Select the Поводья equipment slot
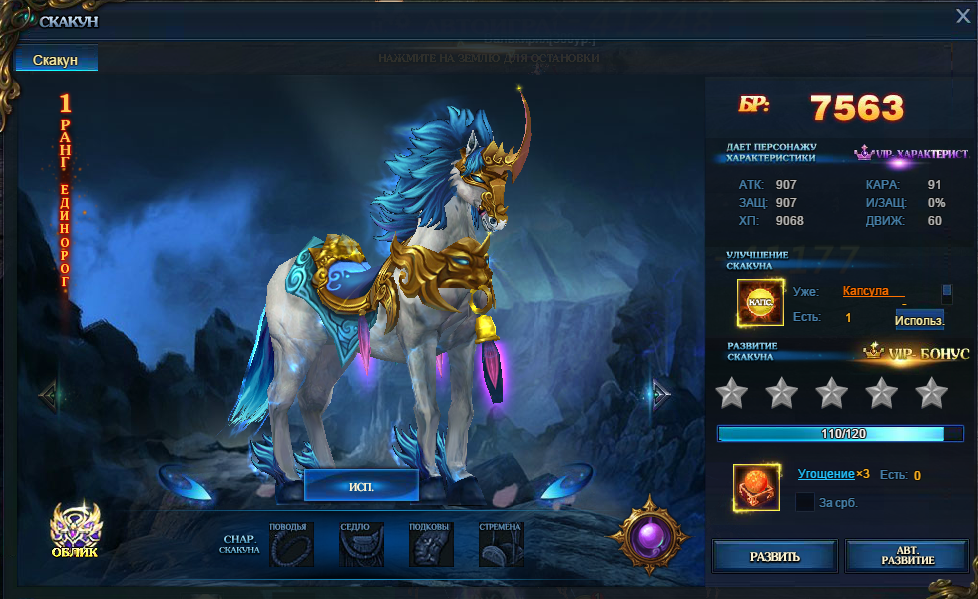This screenshot has width=978, height=599. tap(291, 546)
